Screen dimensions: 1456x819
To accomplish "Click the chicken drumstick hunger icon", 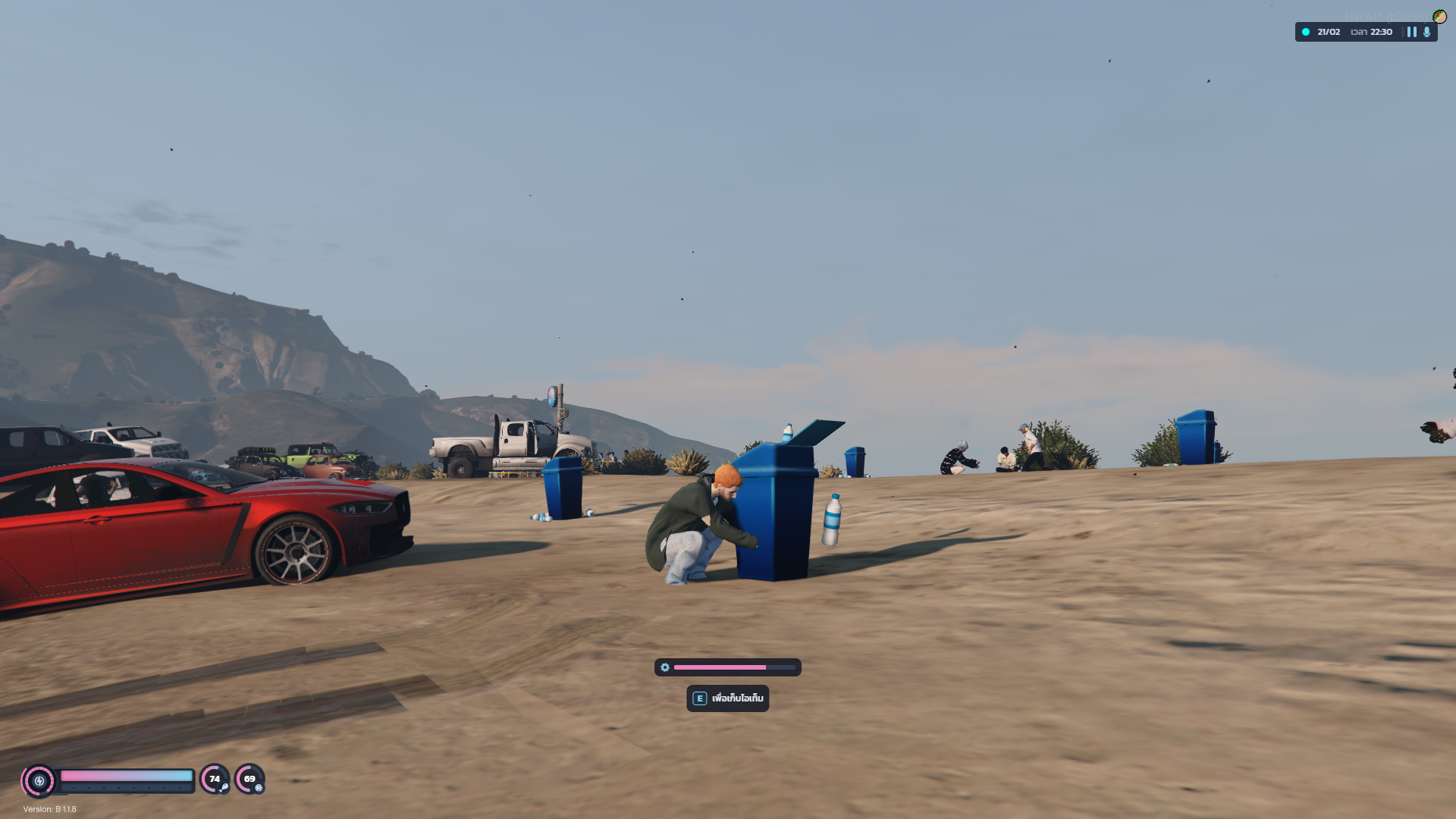I will tap(224, 788).
